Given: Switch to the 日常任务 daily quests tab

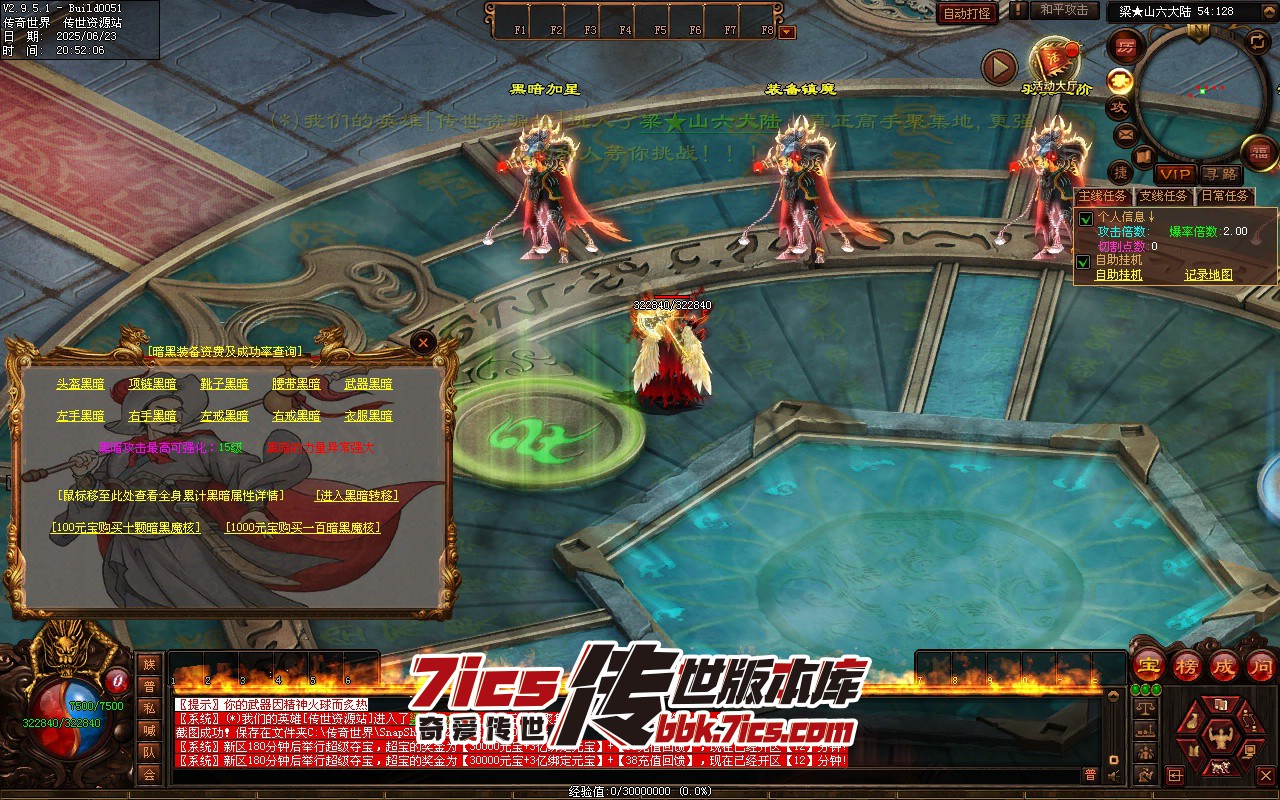Looking at the screenshot, I should coord(1225,196).
